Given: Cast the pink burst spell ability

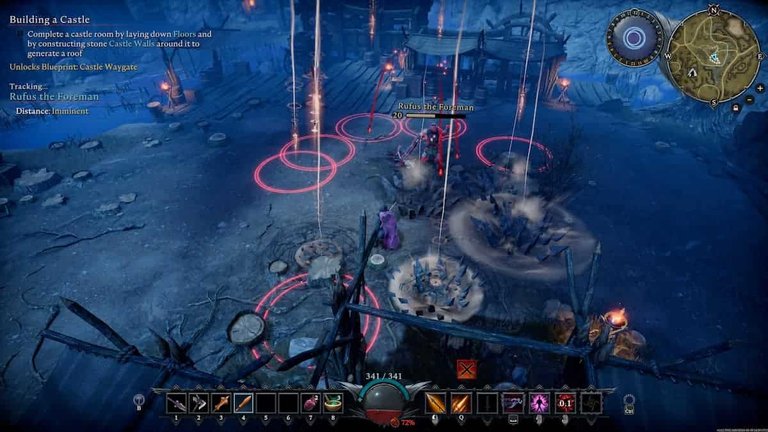Looking at the screenshot, I should [539, 402].
